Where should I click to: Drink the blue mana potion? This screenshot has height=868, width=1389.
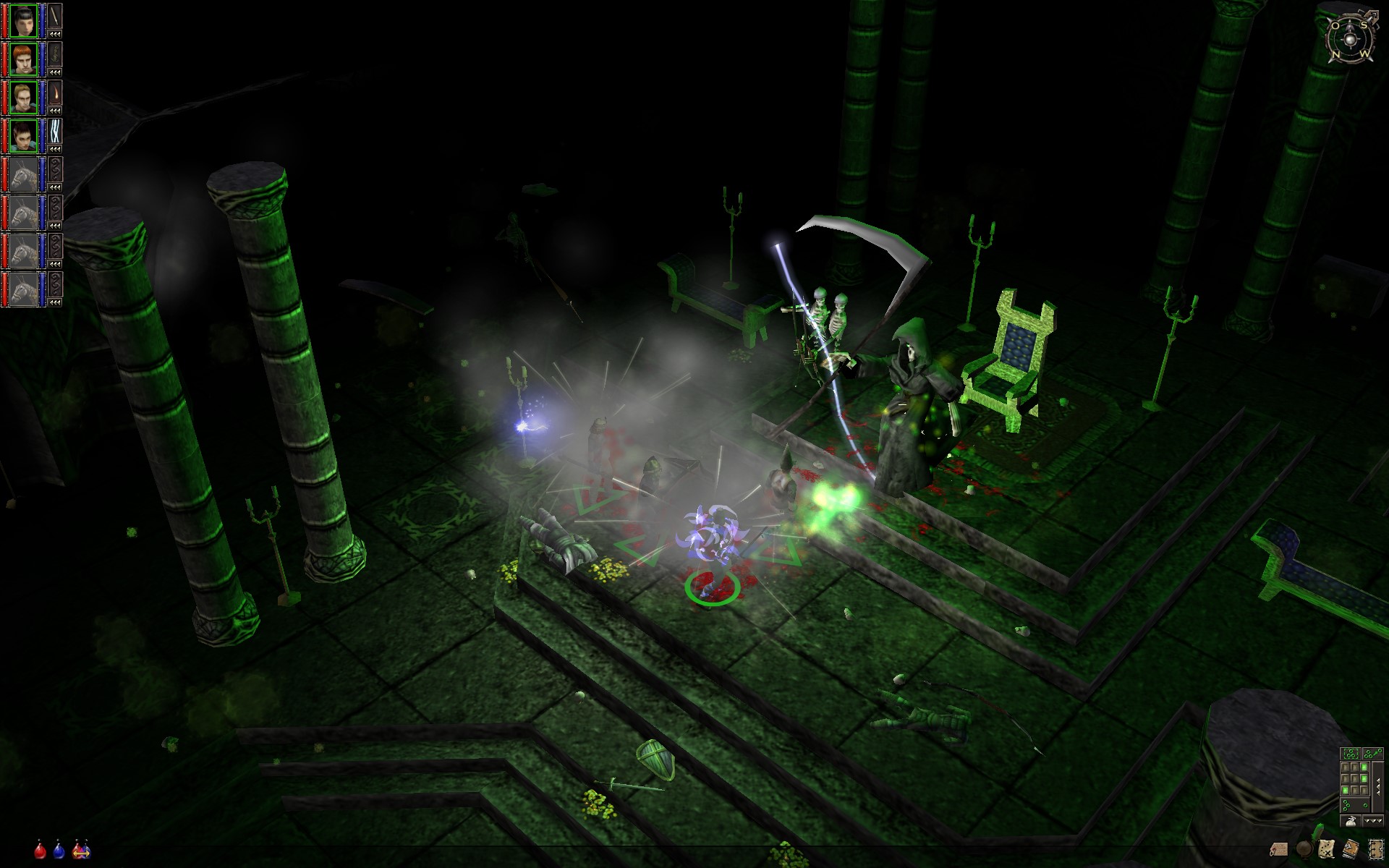click(59, 850)
